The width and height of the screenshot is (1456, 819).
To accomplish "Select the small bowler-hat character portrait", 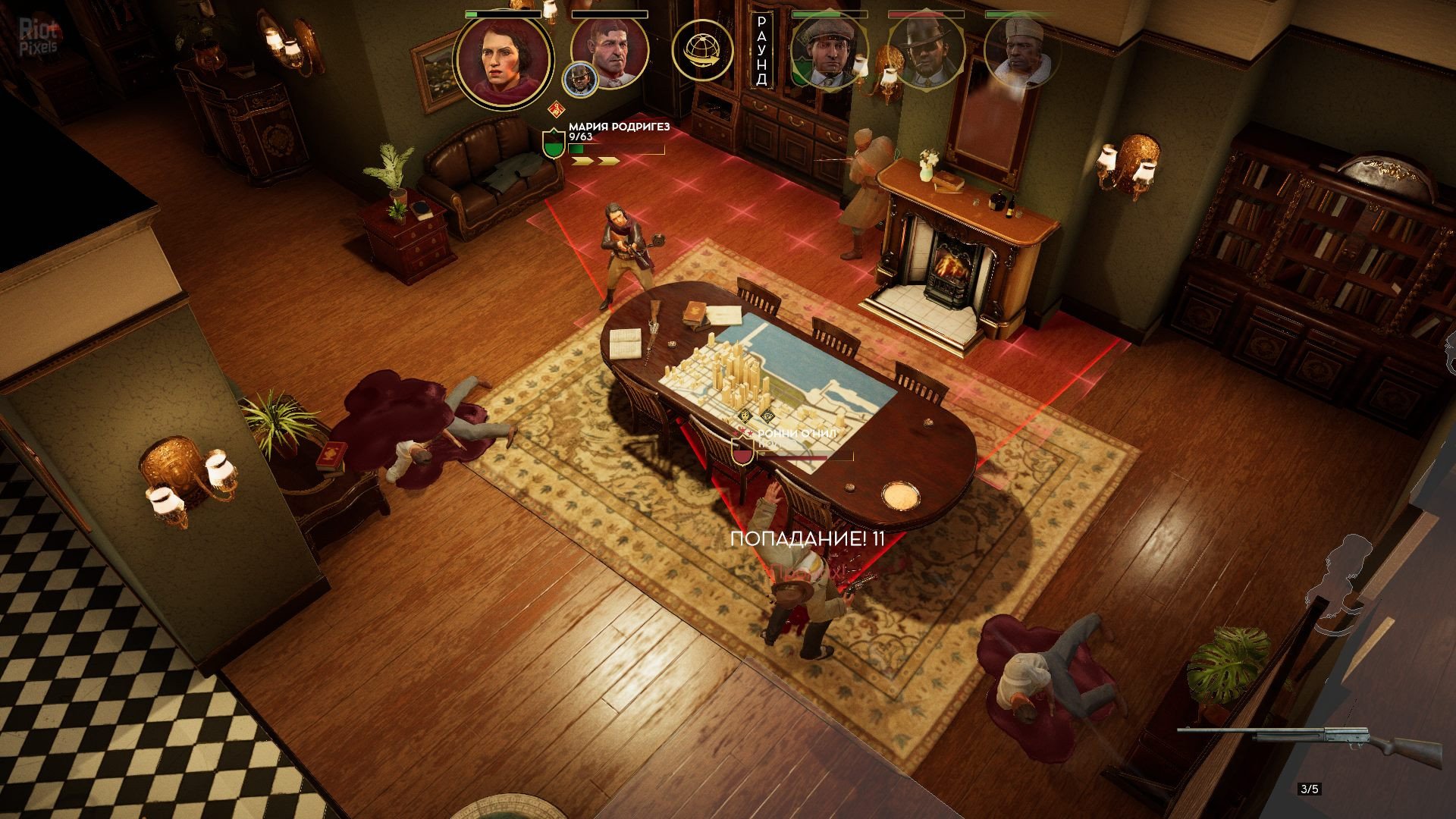I will (x=579, y=80).
